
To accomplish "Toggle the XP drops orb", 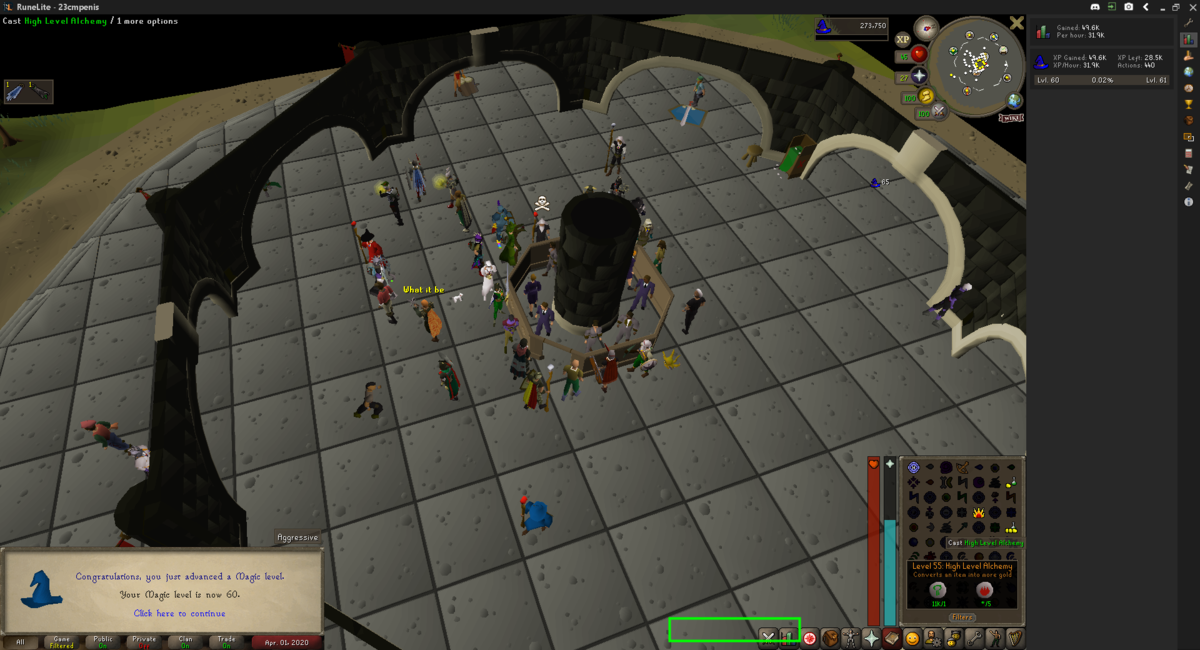I will coord(903,39).
